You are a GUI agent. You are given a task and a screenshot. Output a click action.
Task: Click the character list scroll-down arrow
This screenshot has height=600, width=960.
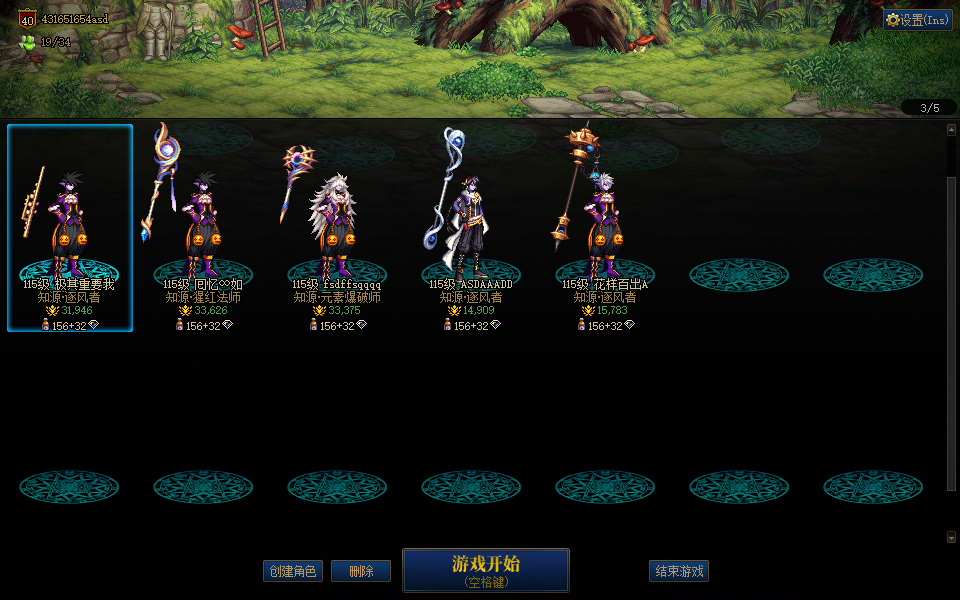click(x=951, y=537)
